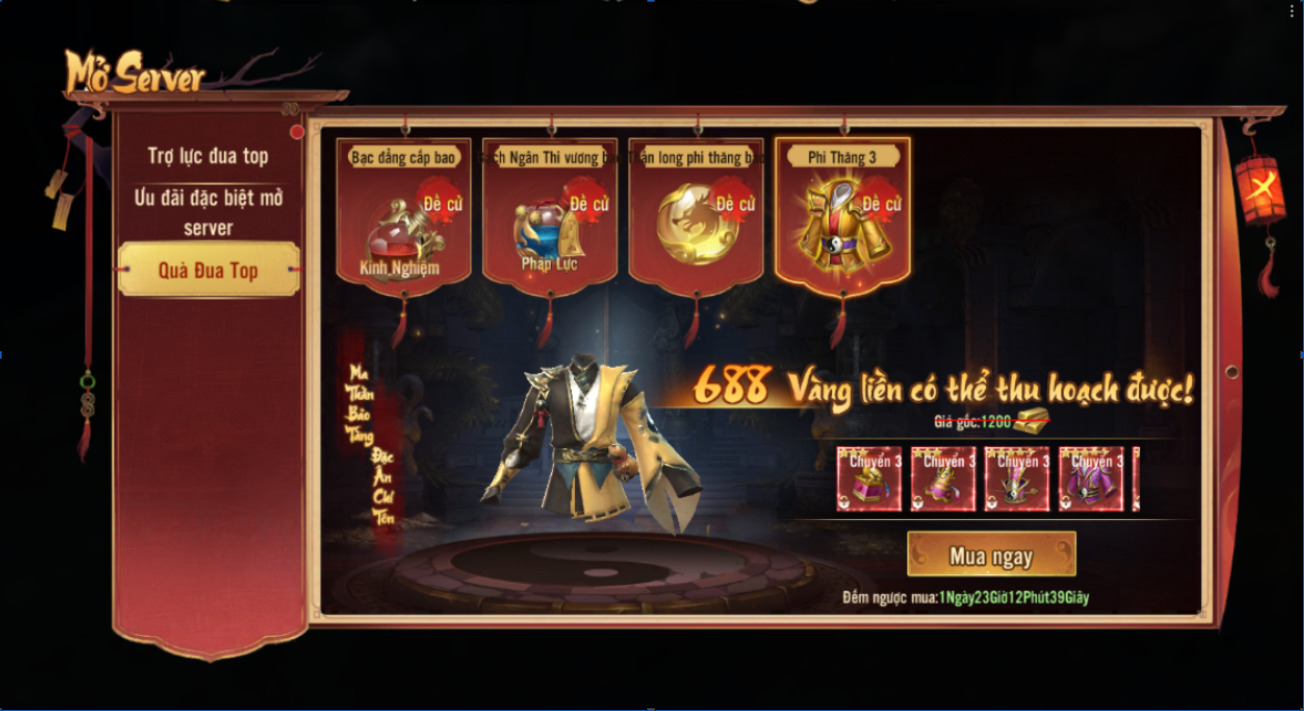Inspect the pink treasure box reward
The width and height of the screenshot is (1304, 711).
(869, 479)
